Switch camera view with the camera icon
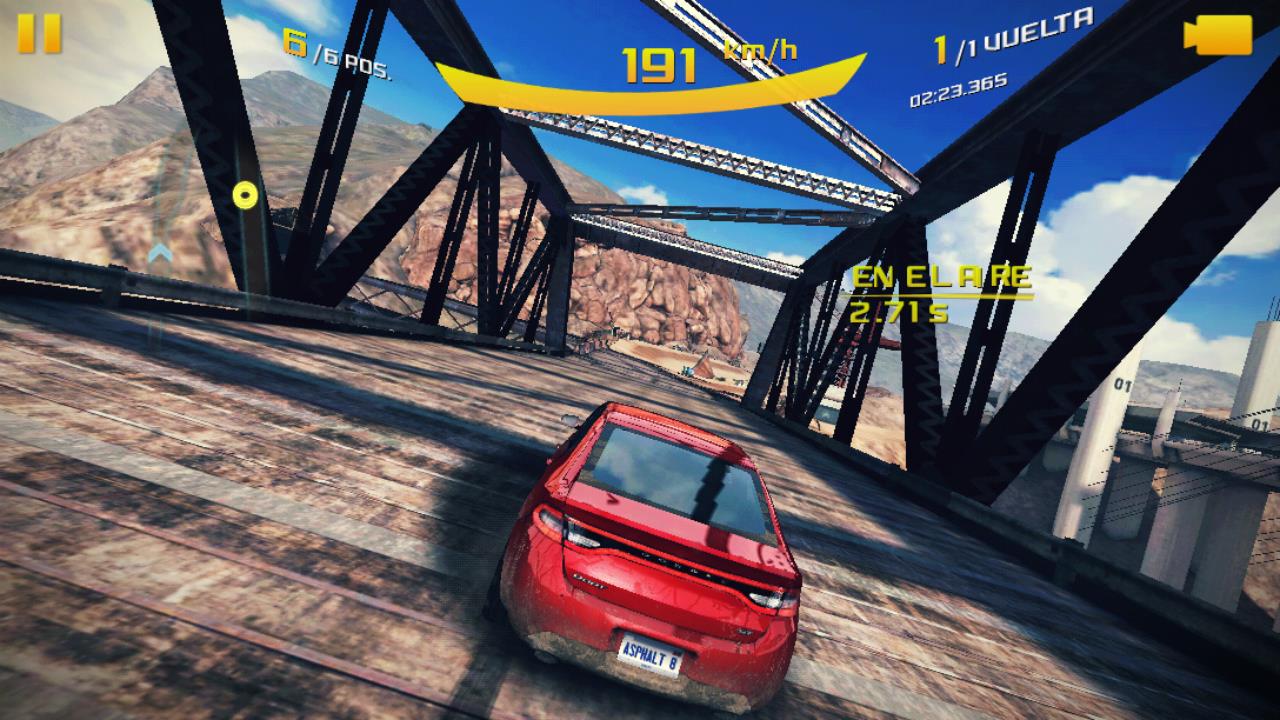This screenshot has width=1280, height=720. [x=1217, y=35]
